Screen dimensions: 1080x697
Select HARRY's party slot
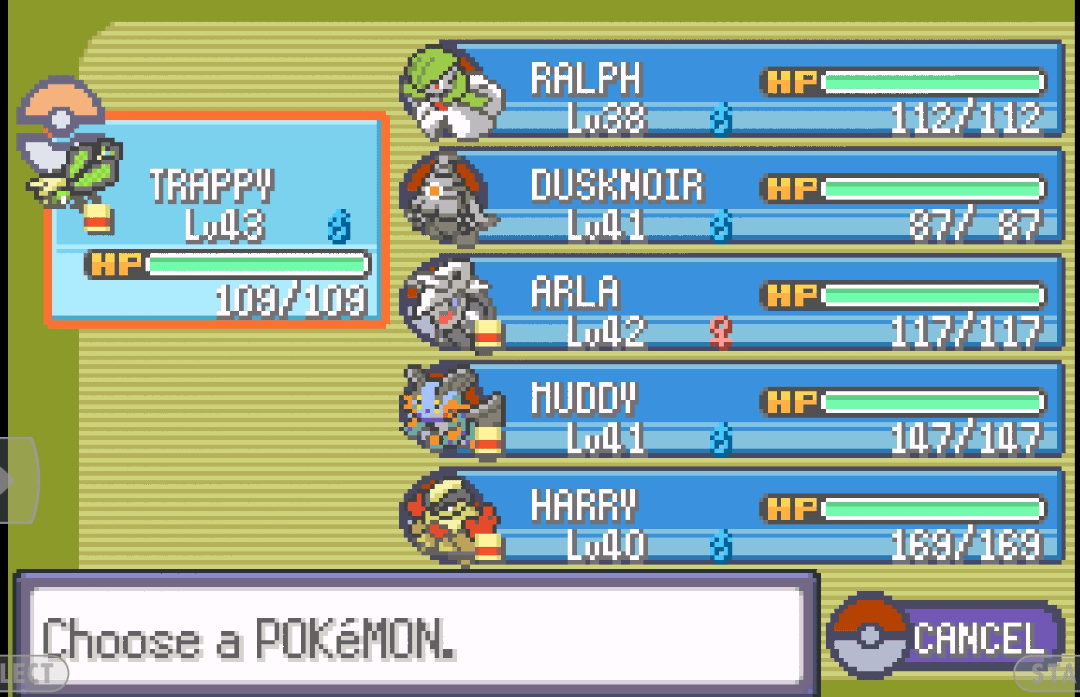point(750,517)
